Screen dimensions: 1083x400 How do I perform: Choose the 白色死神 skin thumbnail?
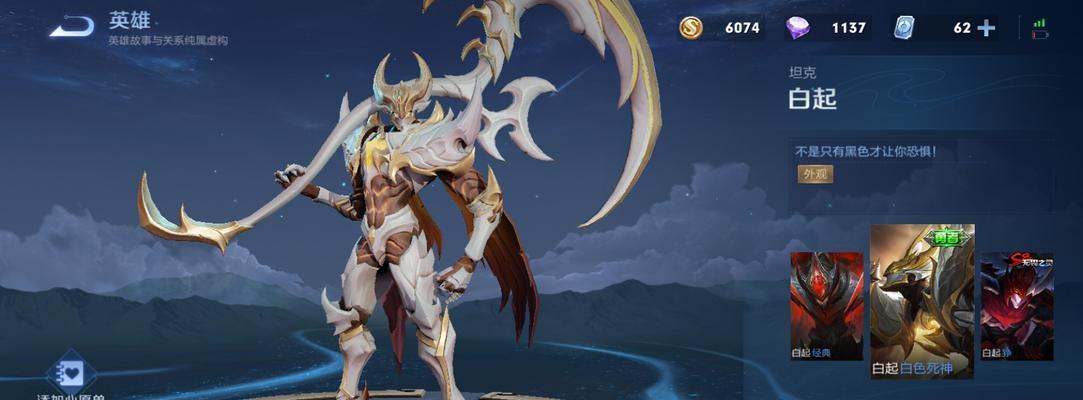(922, 300)
